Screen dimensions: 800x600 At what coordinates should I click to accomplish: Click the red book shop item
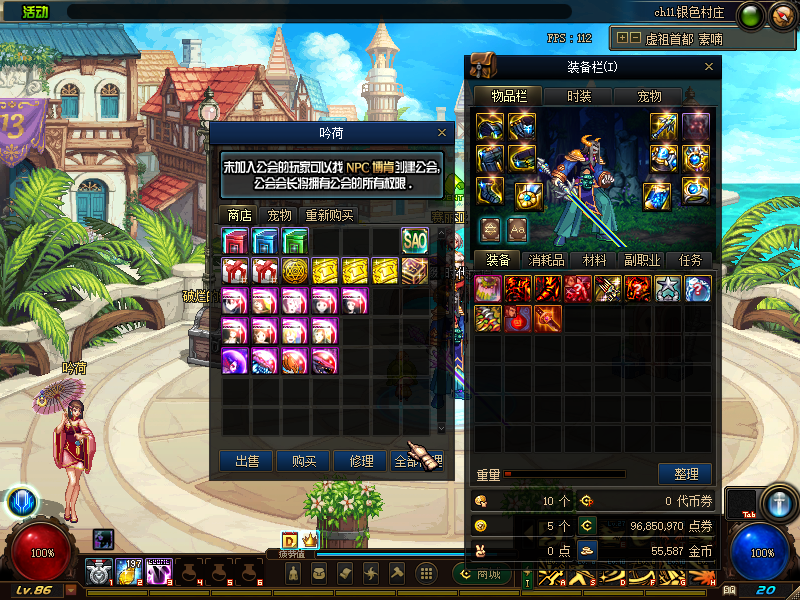coord(235,241)
